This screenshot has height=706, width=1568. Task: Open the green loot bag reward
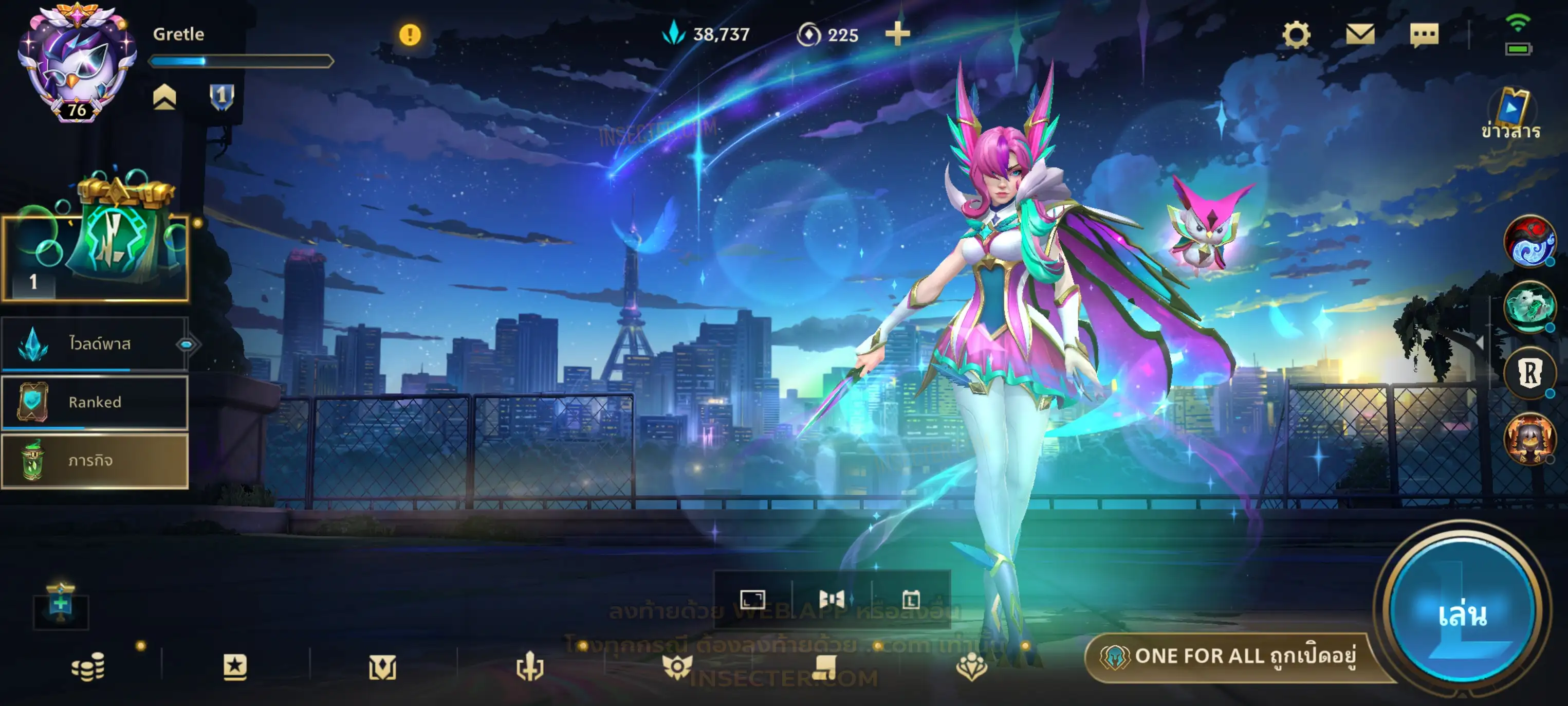tap(116, 238)
